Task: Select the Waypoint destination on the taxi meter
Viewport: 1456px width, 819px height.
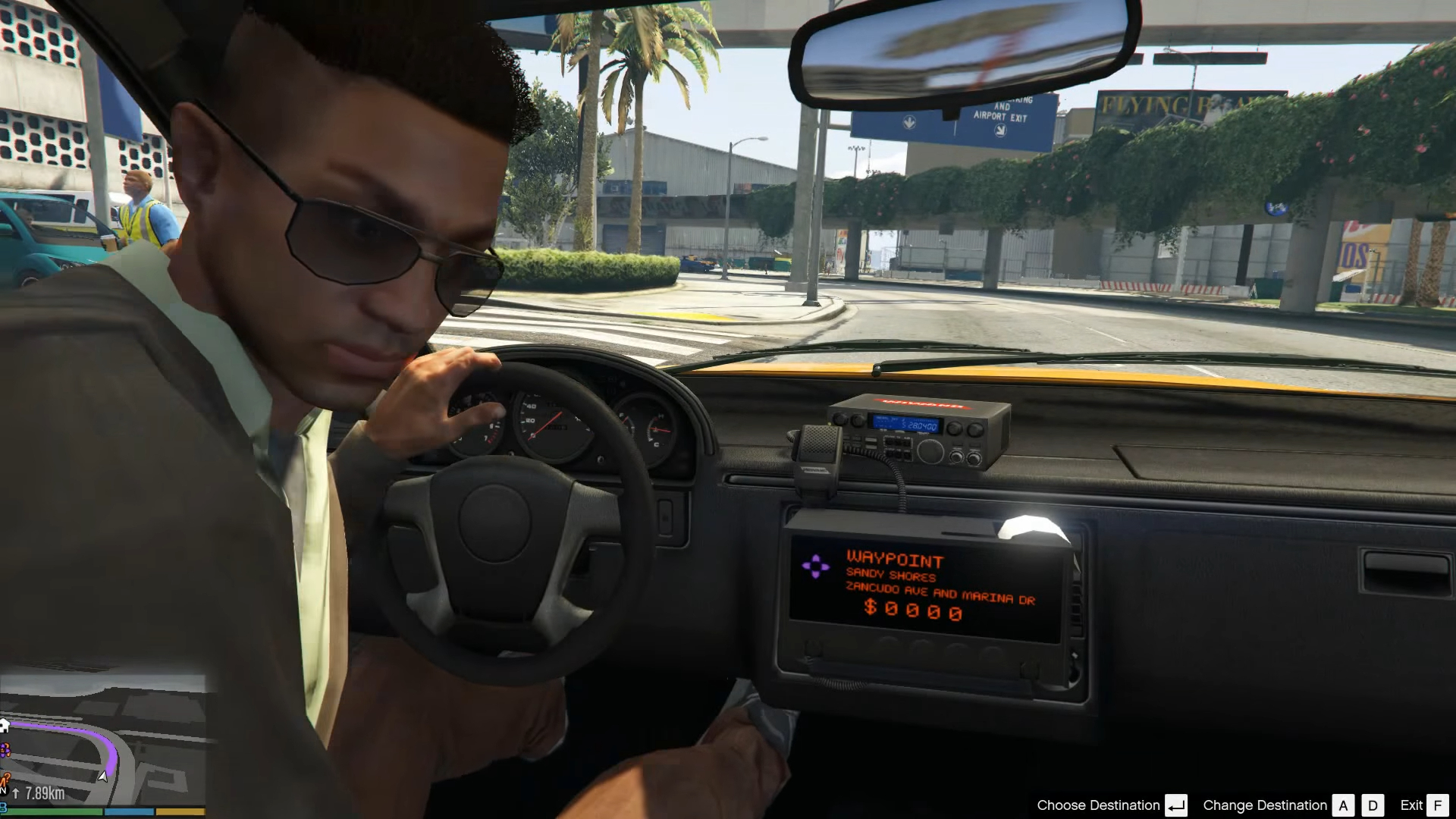Action: 895,561
